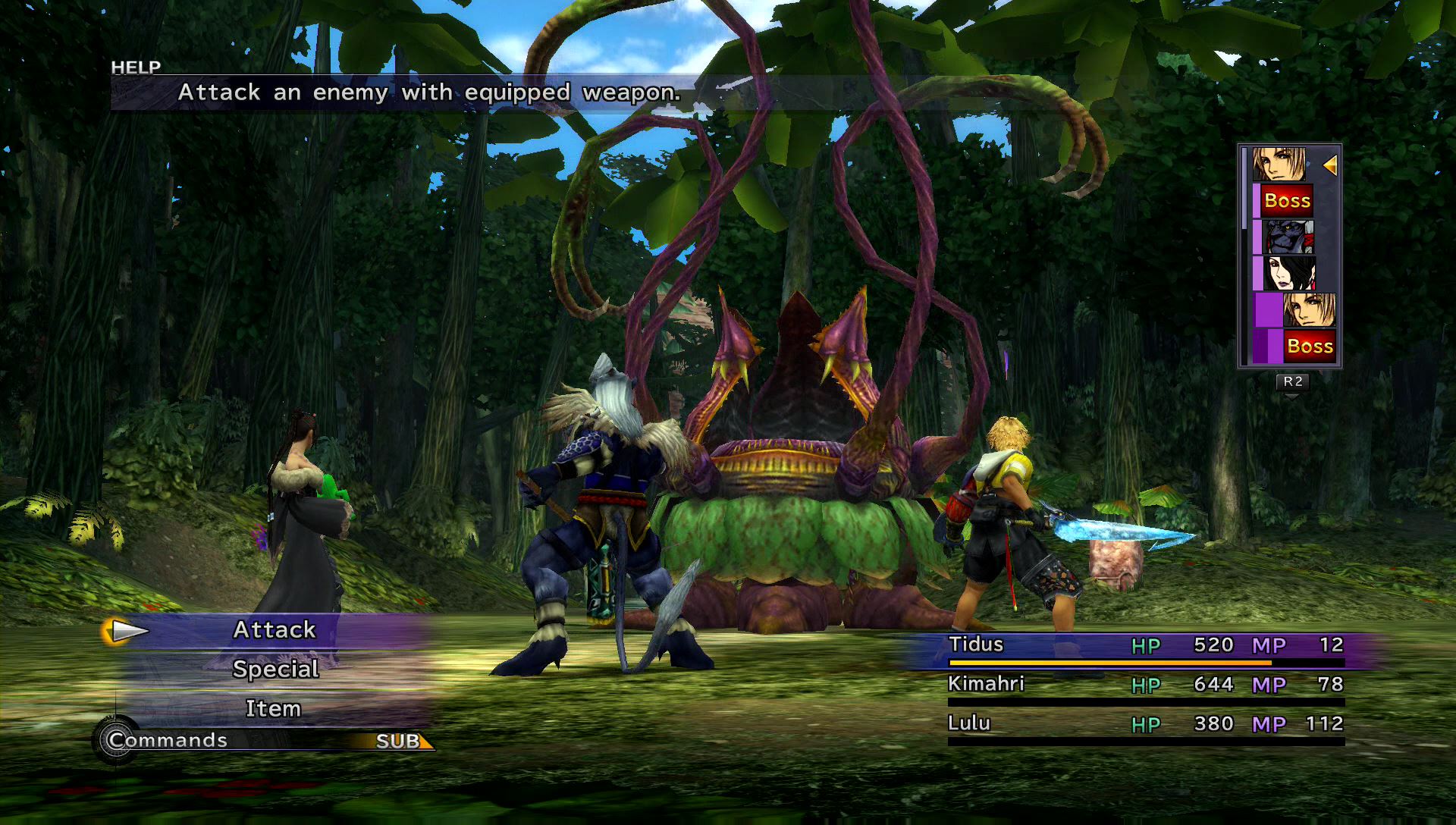The width and height of the screenshot is (1456, 825).
Task: Select Tidus's name in the party status list
Action: [x=976, y=645]
